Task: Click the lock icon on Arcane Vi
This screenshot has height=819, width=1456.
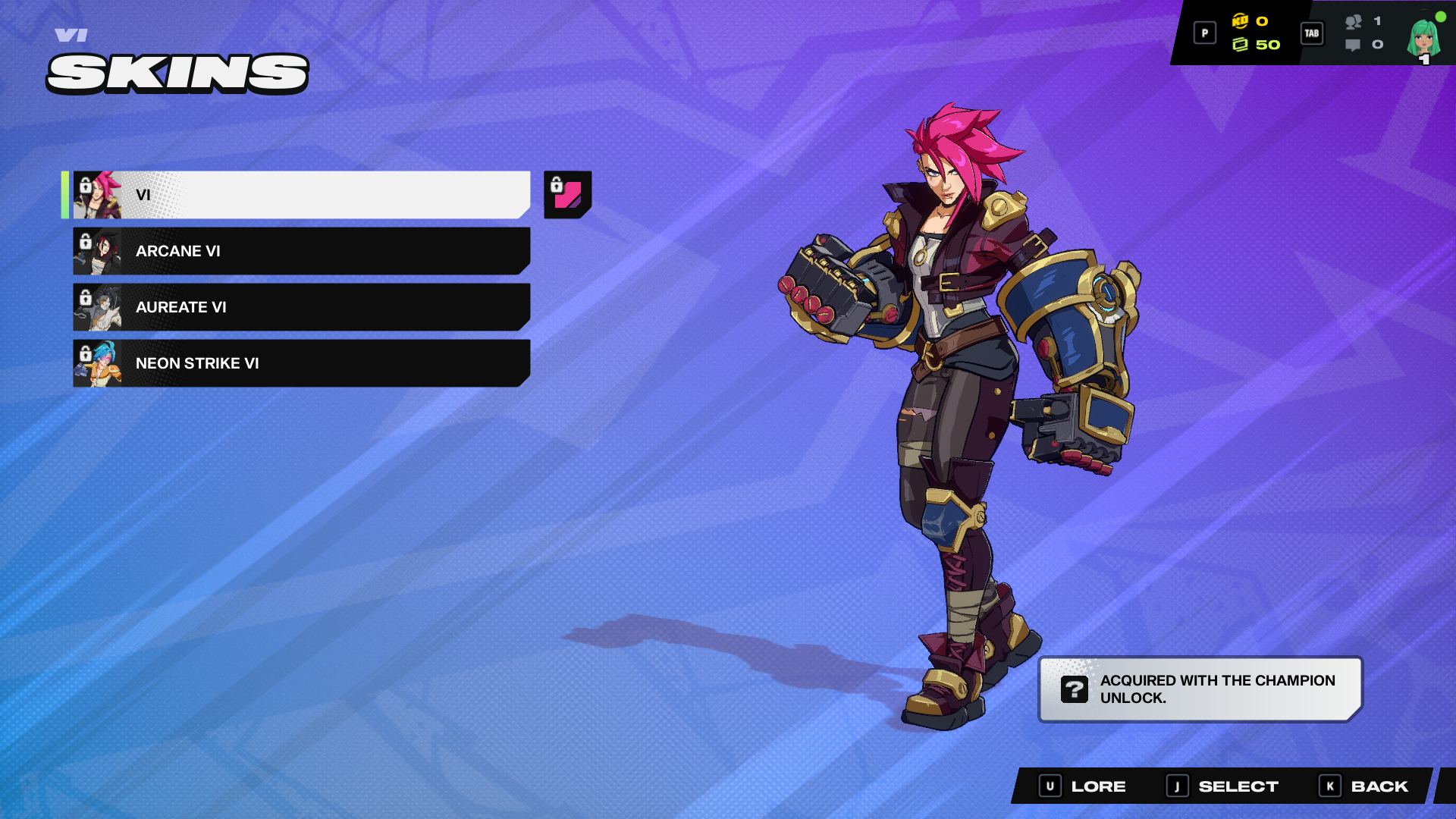Action: point(85,243)
